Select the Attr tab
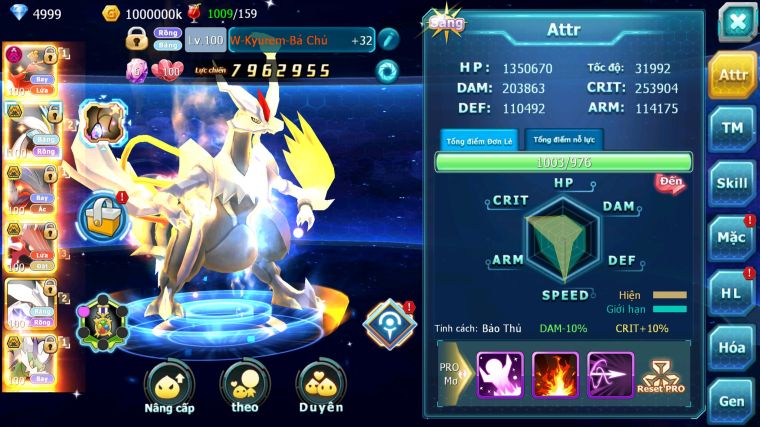The width and height of the screenshot is (760, 427). [x=732, y=74]
